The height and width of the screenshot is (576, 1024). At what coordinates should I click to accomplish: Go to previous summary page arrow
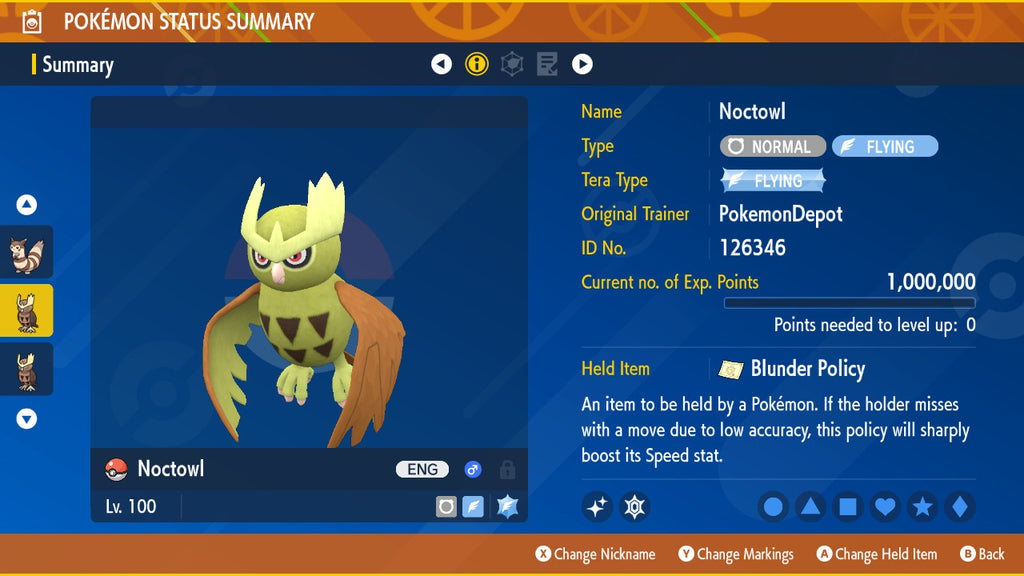pos(442,65)
